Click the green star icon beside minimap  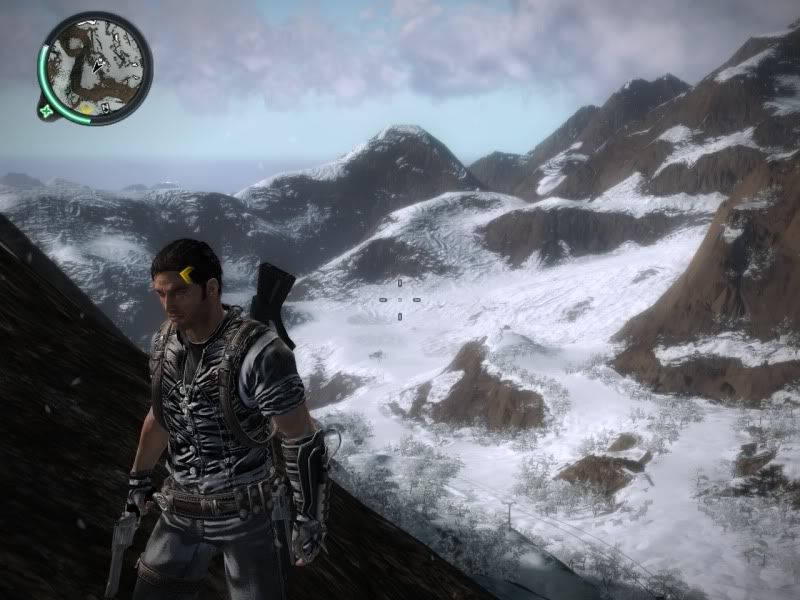click(x=47, y=111)
